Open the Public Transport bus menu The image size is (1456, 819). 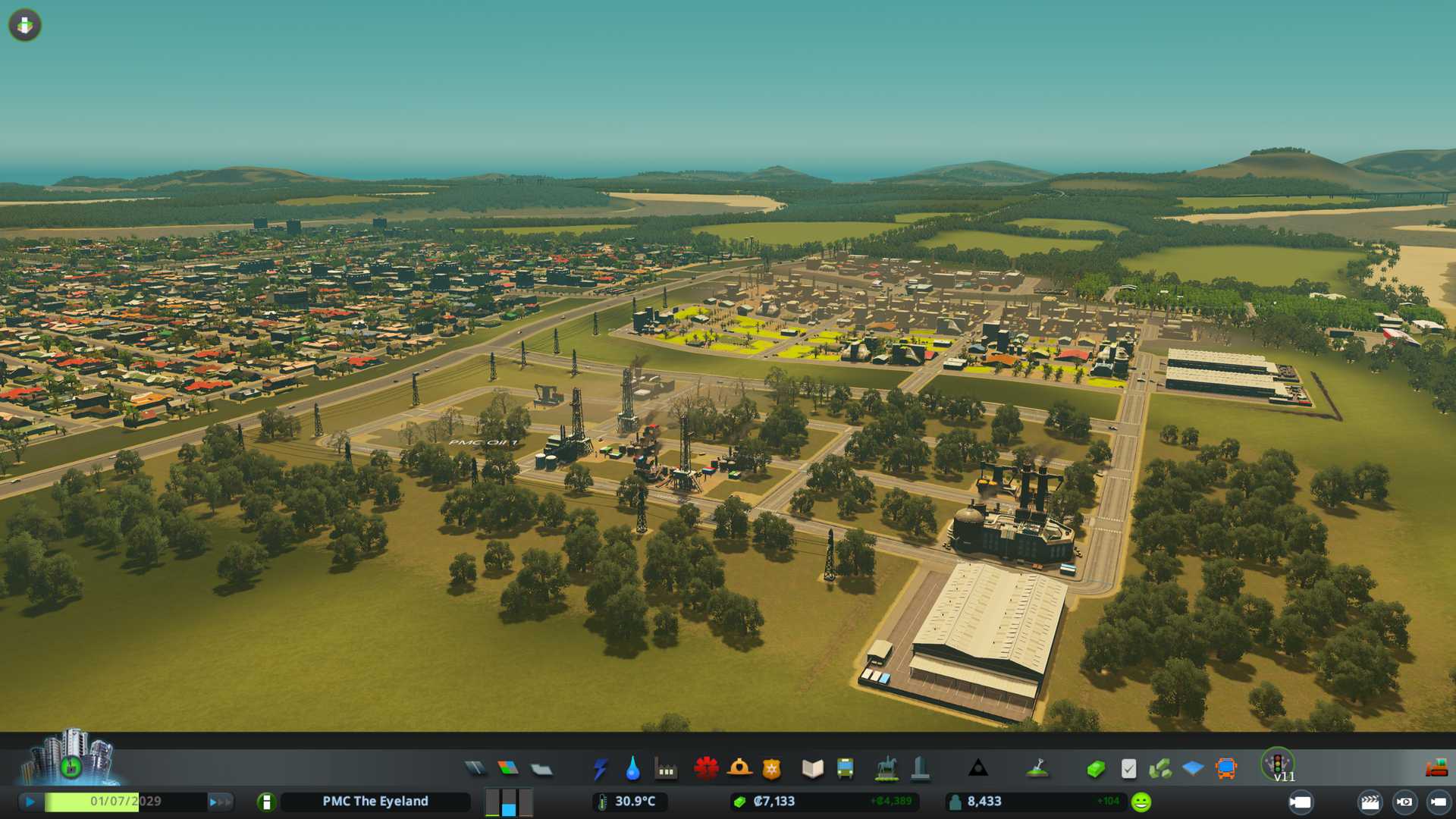tap(845, 769)
